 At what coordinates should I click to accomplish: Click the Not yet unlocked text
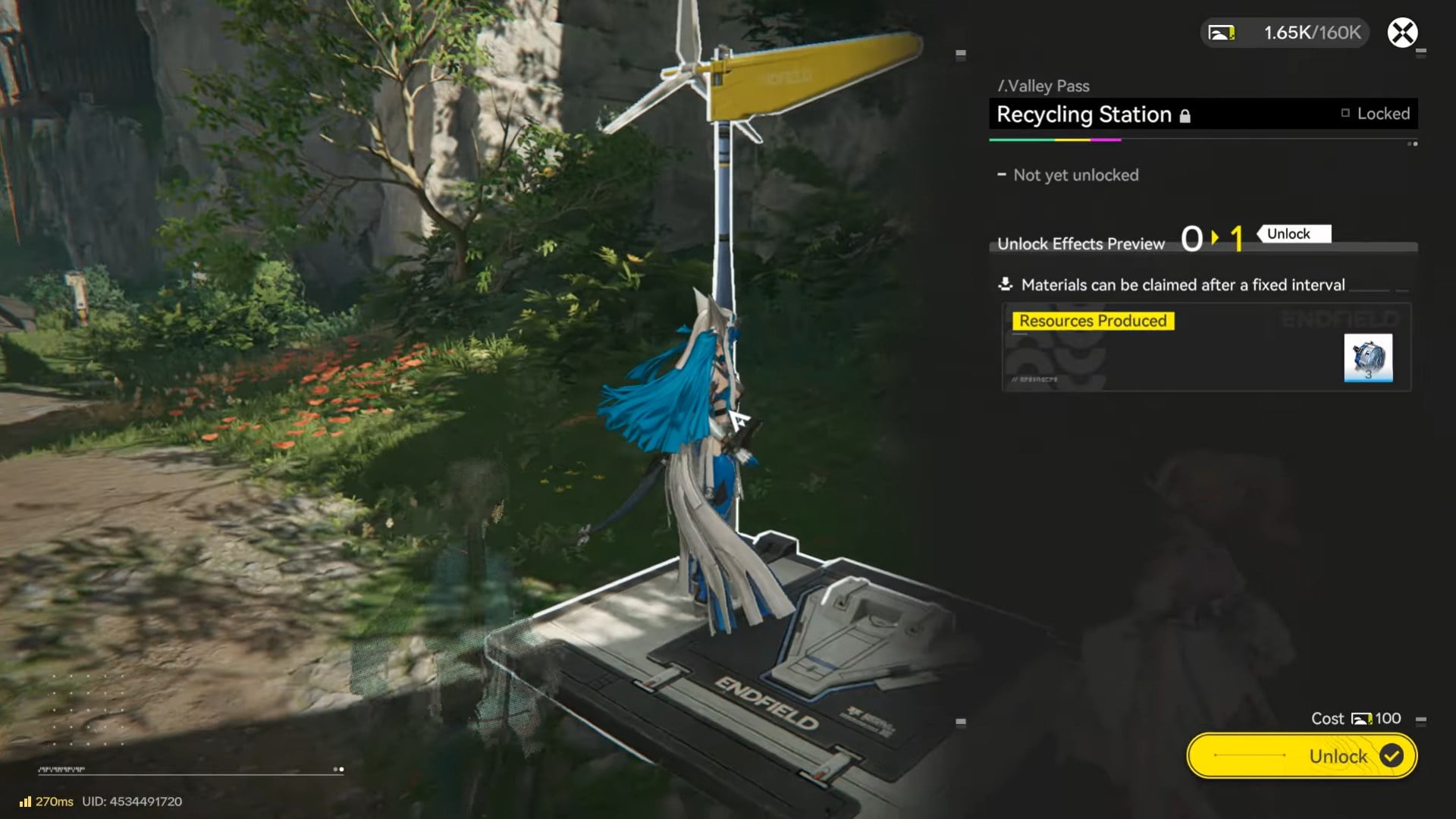point(1075,175)
